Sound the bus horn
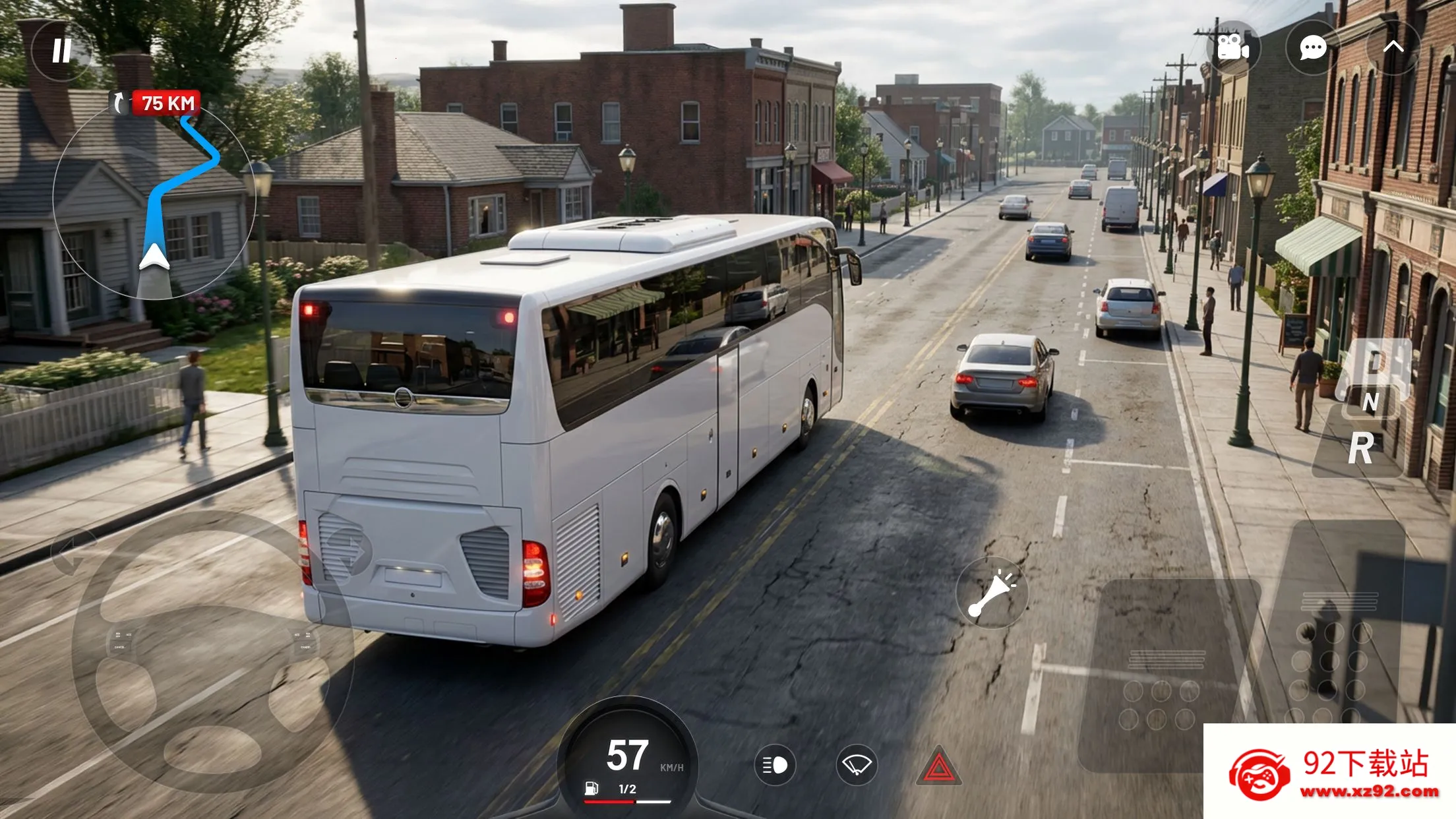Viewport: 1456px width, 819px height. pos(993,592)
